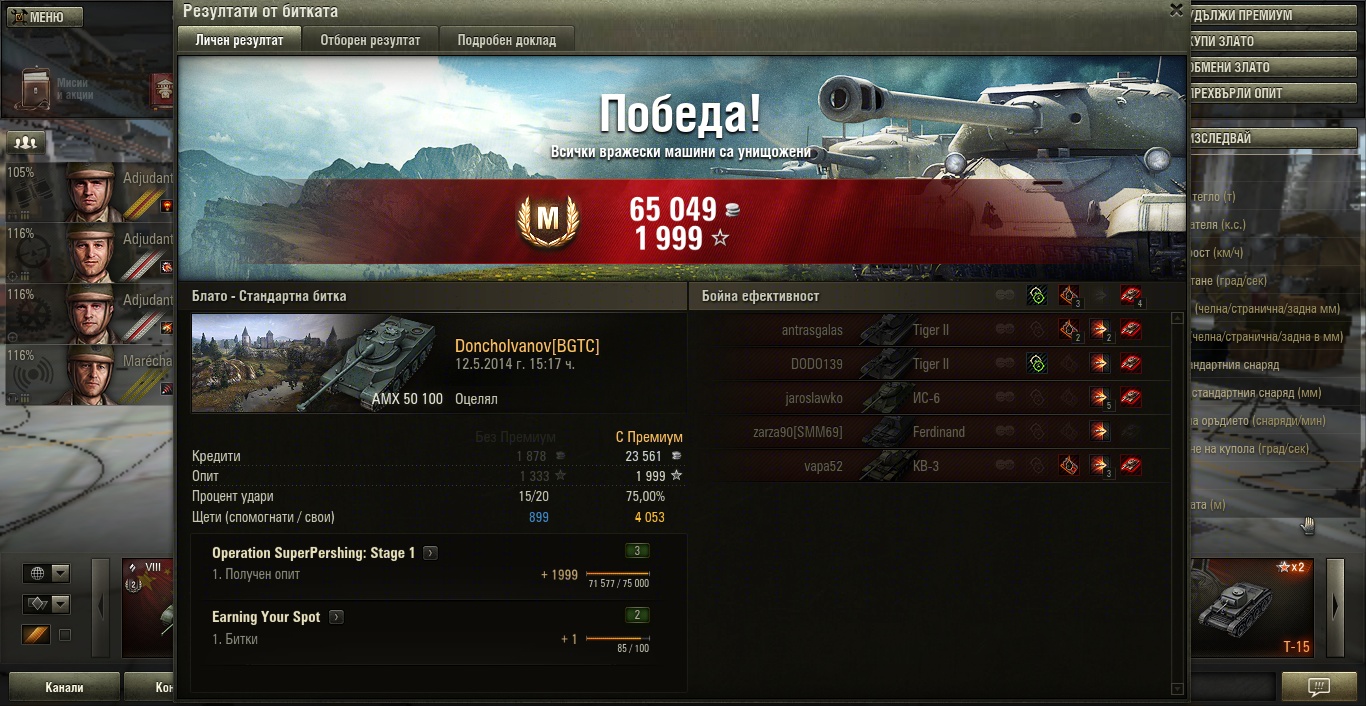Open the МЕНЮ button
This screenshot has height=706, width=1366.
tap(45, 17)
